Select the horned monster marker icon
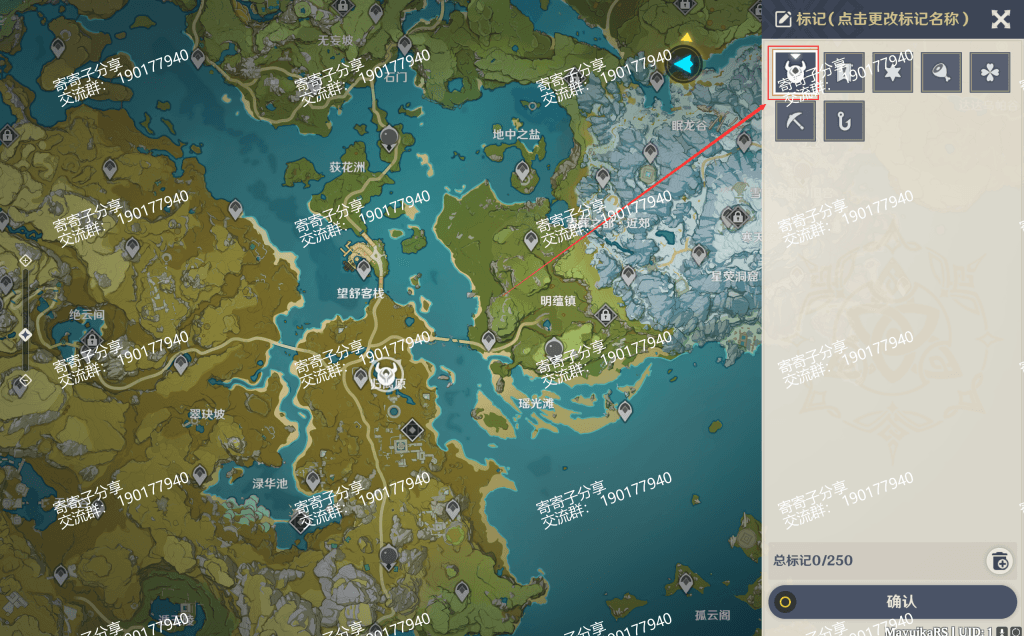Image resolution: width=1024 pixels, height=636 pixels. click(795, 72)
